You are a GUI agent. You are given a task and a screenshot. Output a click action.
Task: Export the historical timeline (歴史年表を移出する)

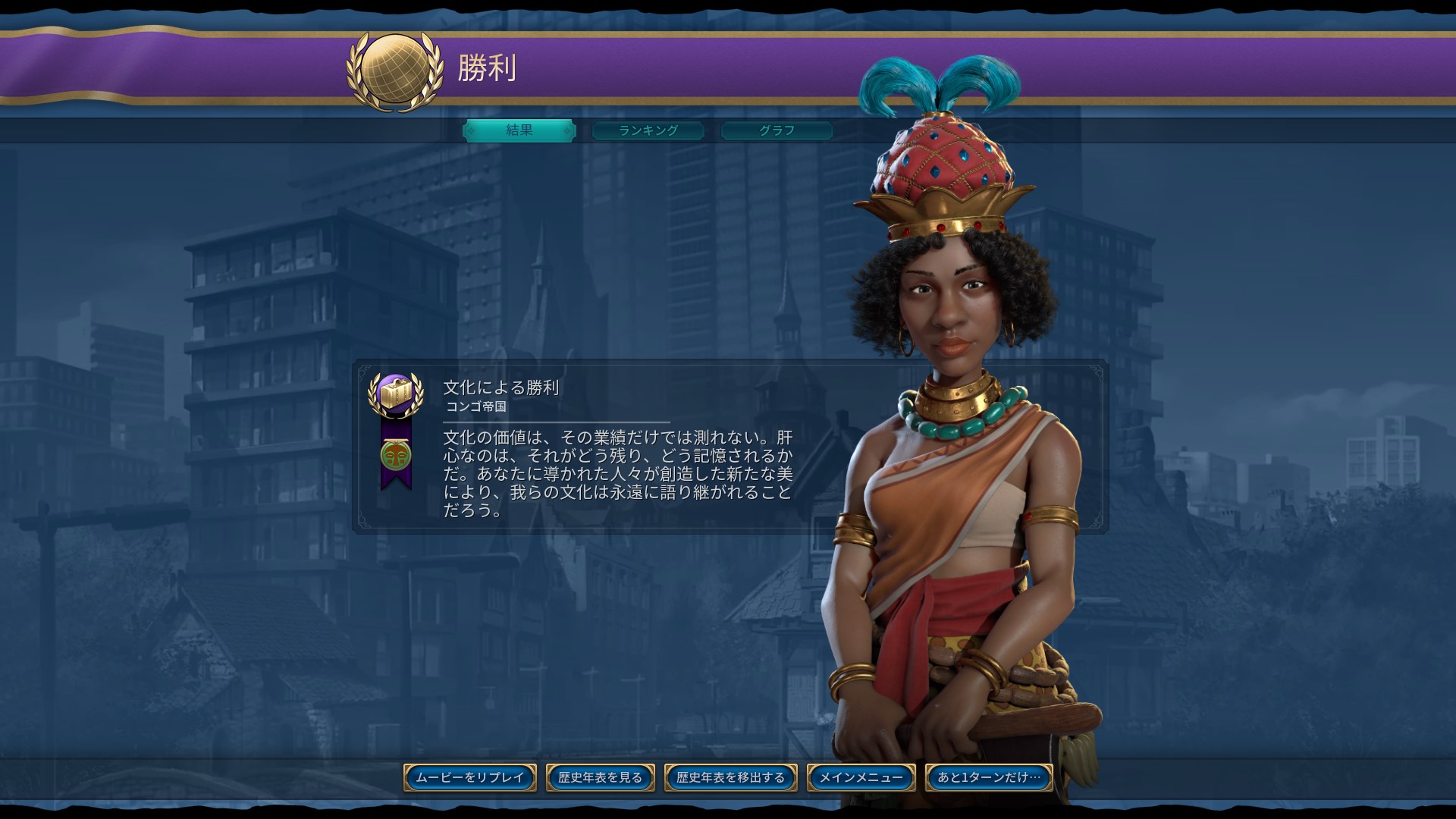[x=731, y=777]
